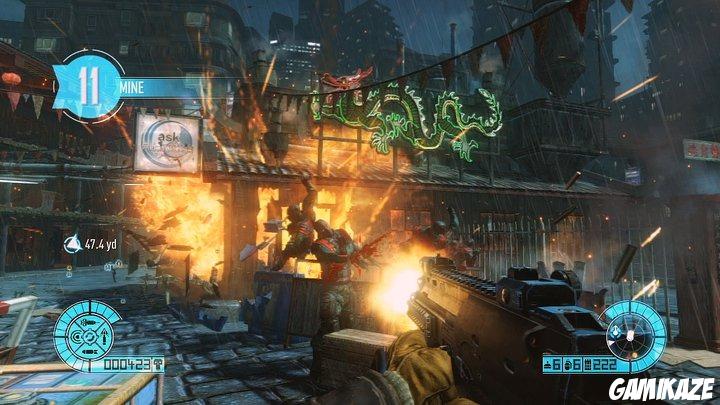
Task: Click the objective waypoint marker icon
Action: click(72, 244)
